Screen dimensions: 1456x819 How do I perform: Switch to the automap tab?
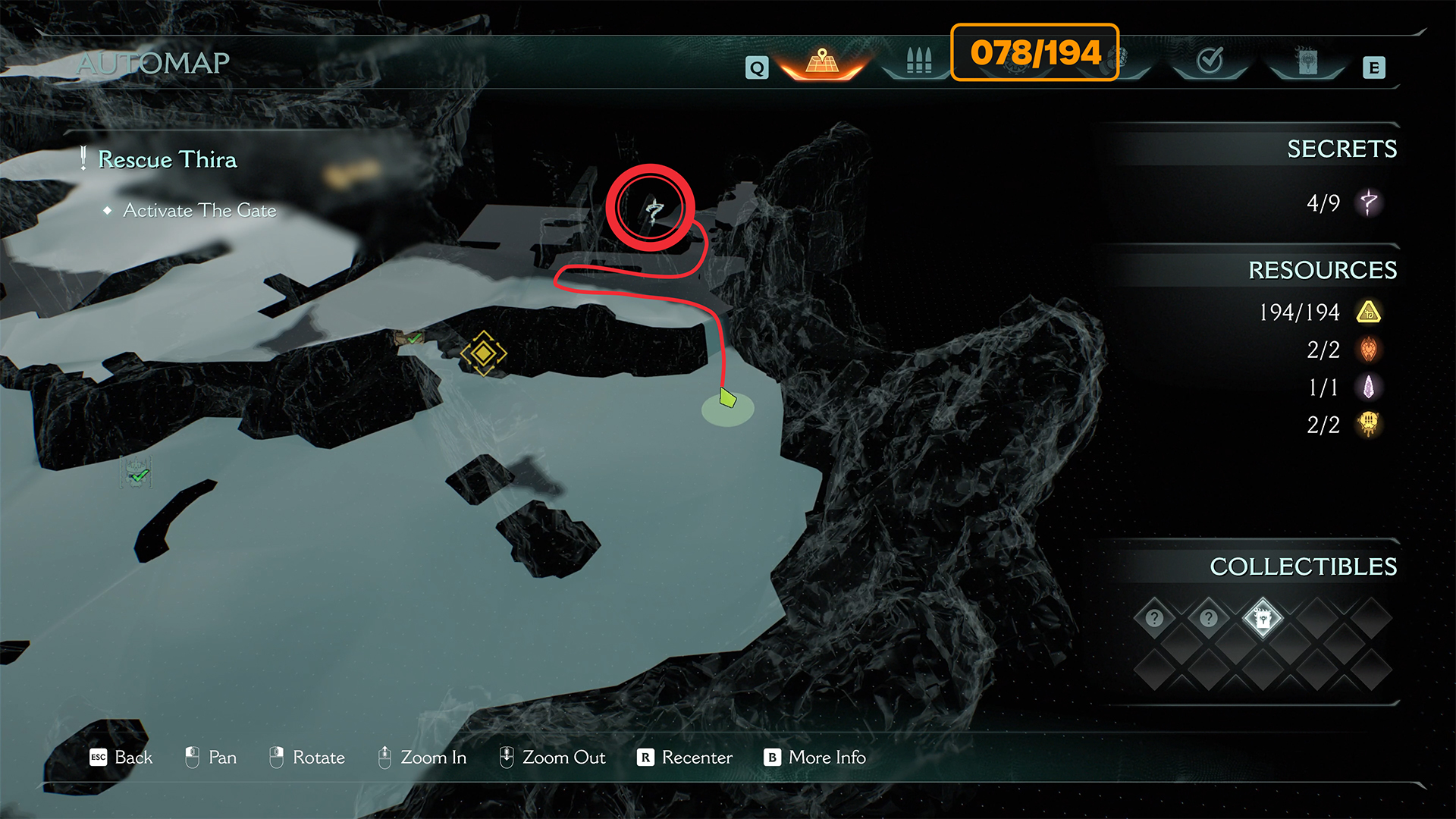coord(822,62)
